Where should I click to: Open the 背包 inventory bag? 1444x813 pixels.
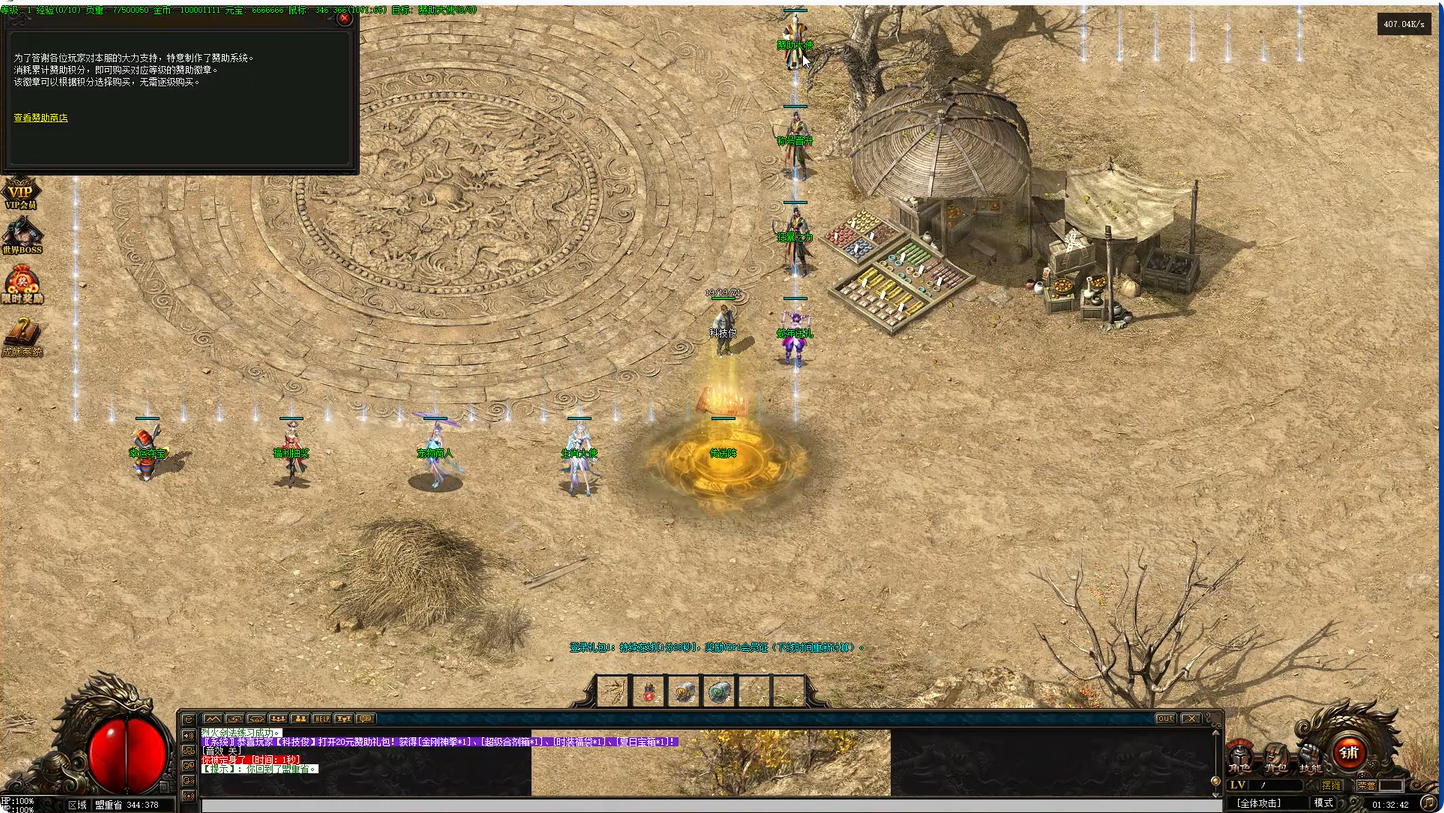coord(1275,757)
